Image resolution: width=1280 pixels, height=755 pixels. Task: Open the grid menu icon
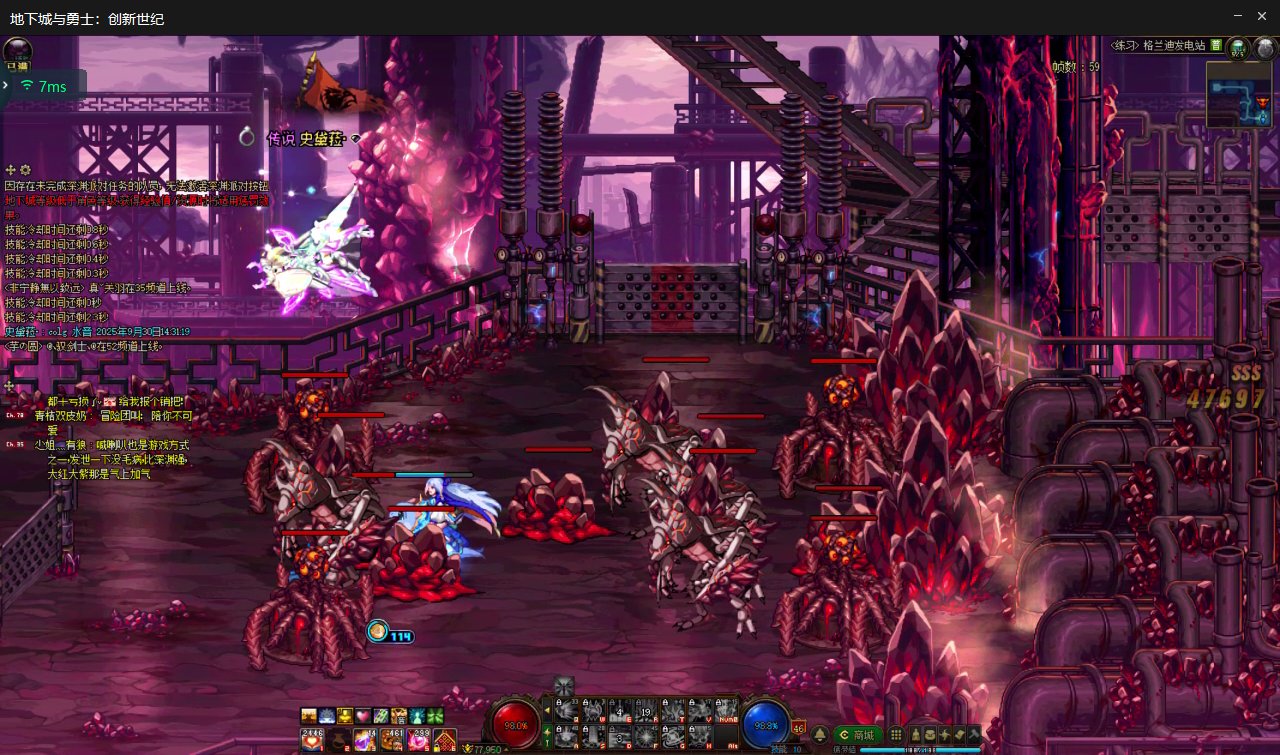tap(896, 735)
